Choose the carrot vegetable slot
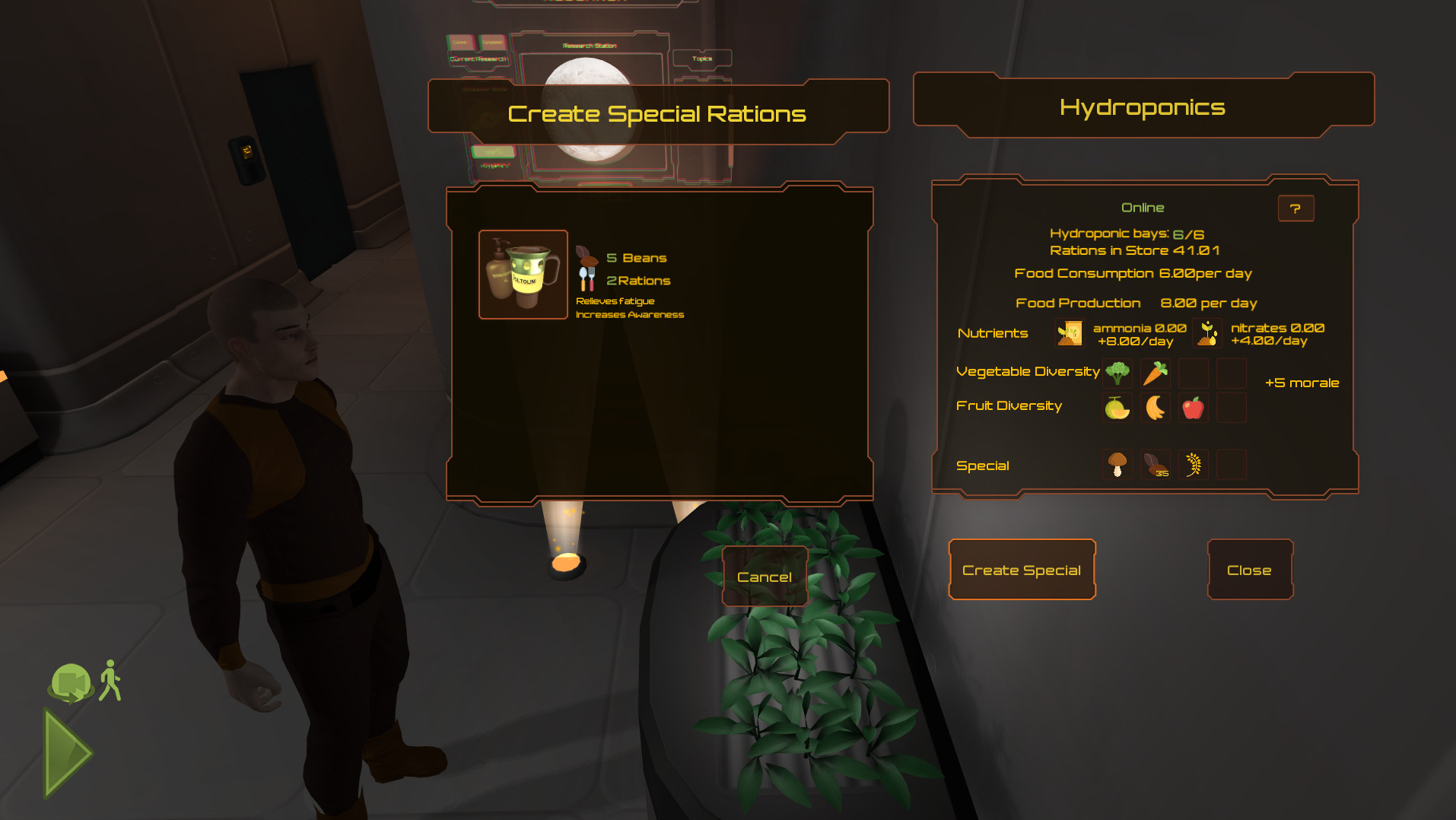The width and height of the screenshot is (1456, 820). (1156, 373)
